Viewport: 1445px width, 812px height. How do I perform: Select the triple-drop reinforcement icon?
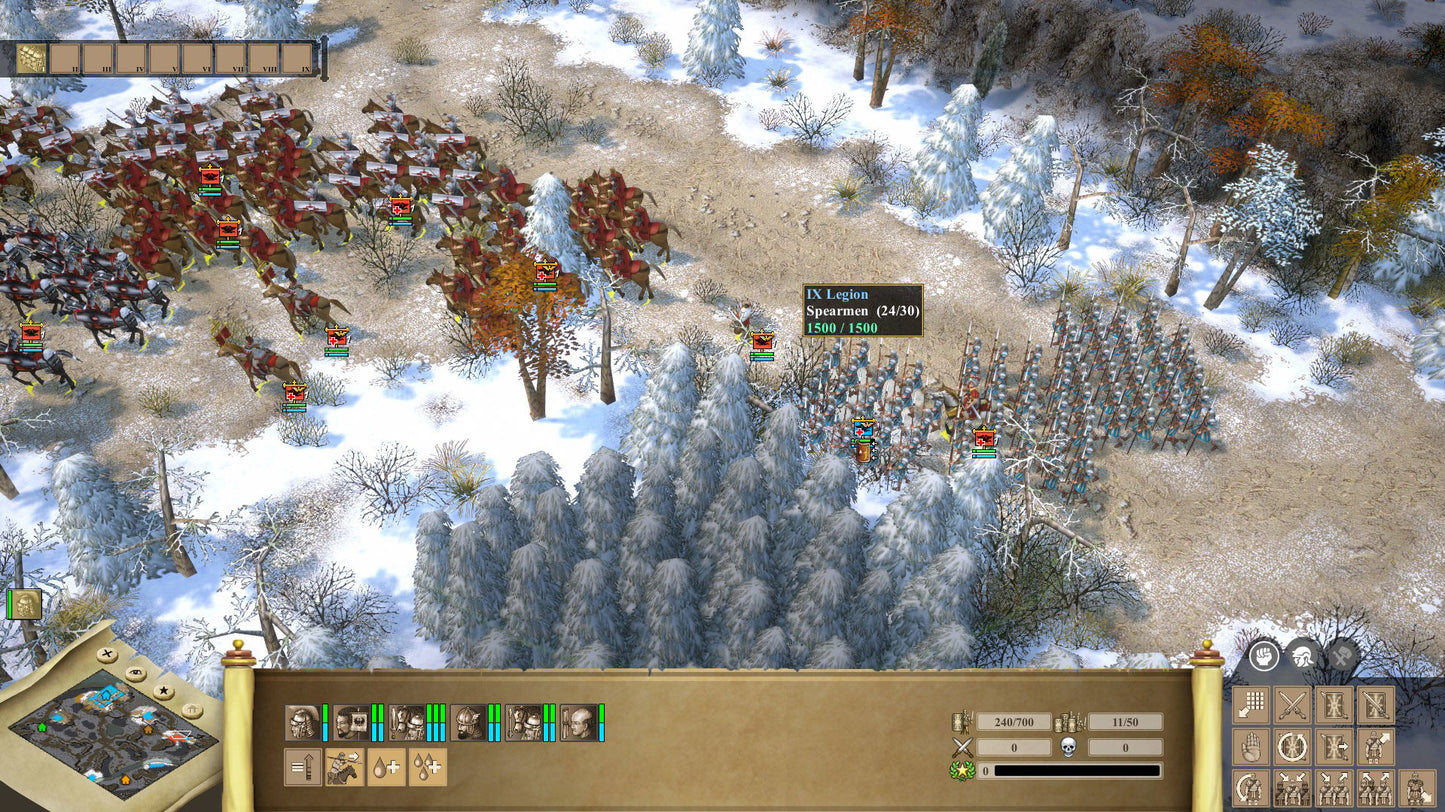(428, 767)
